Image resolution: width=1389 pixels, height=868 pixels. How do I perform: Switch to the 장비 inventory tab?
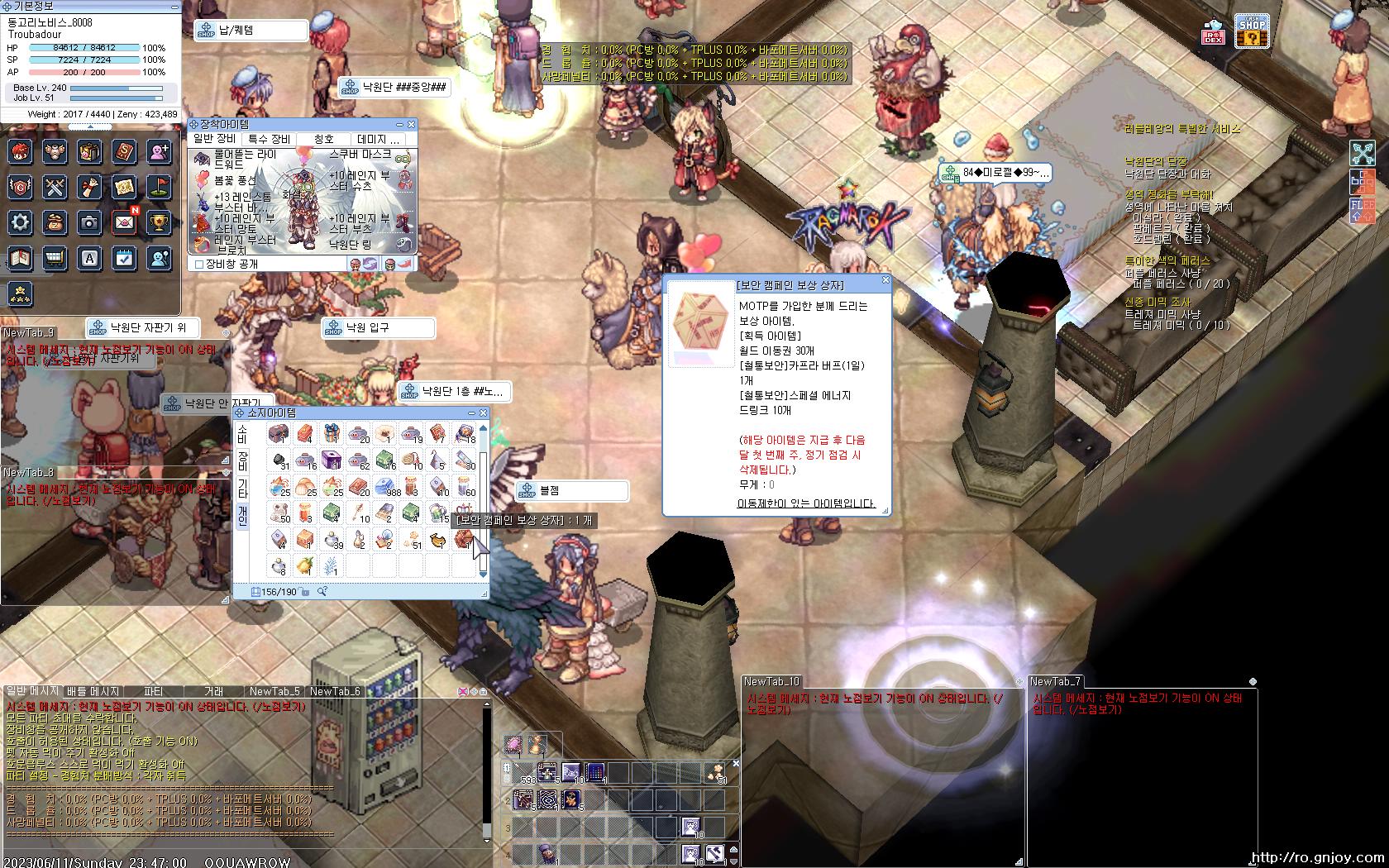pos(242,460)
